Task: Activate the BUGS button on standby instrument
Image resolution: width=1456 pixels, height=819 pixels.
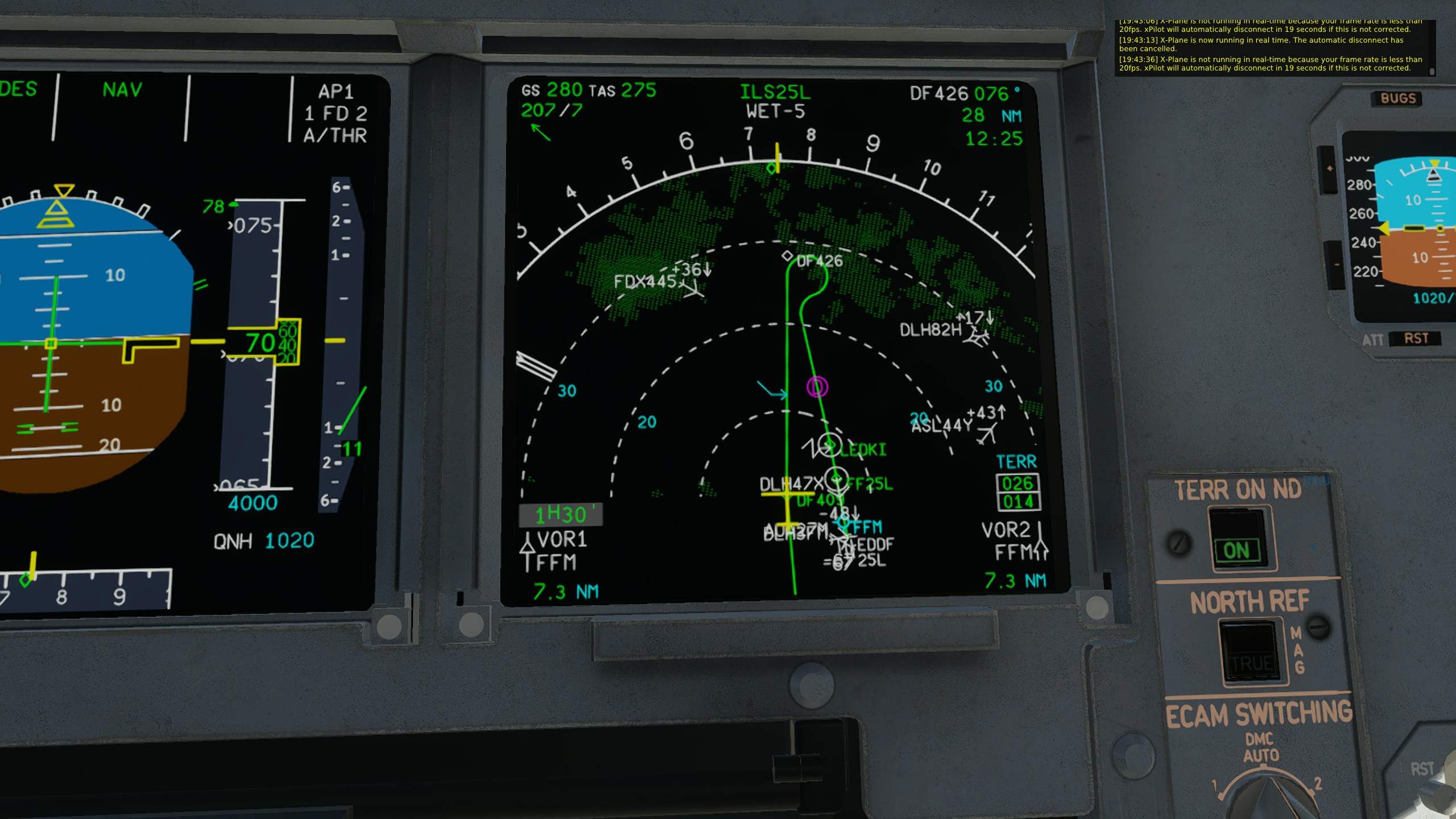Action: click(1398, 98)
